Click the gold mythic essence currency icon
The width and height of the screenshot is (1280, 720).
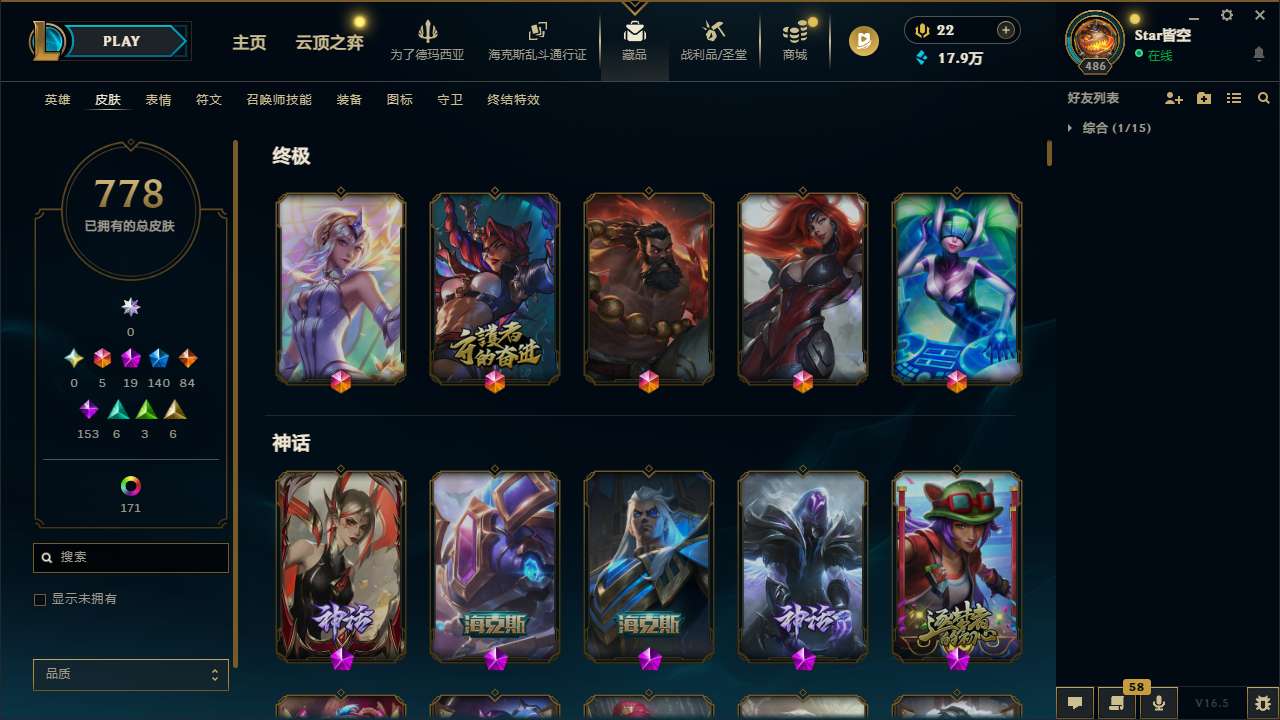[x=921, y=29]
